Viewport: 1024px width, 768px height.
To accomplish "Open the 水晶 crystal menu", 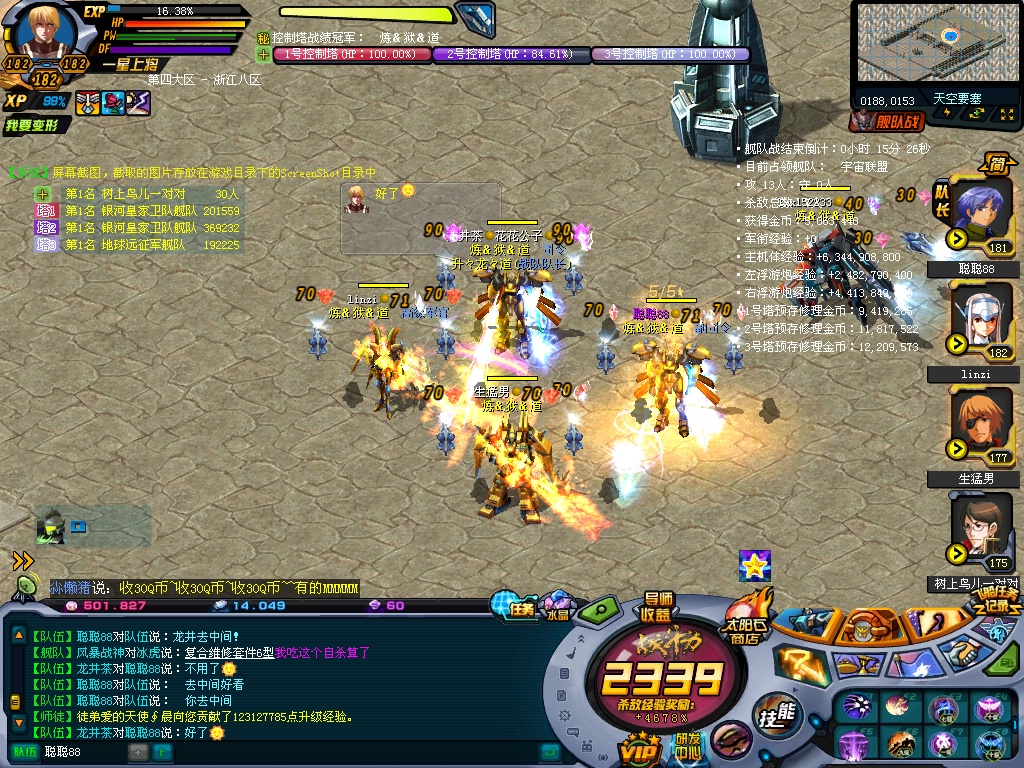I will 557,607.
